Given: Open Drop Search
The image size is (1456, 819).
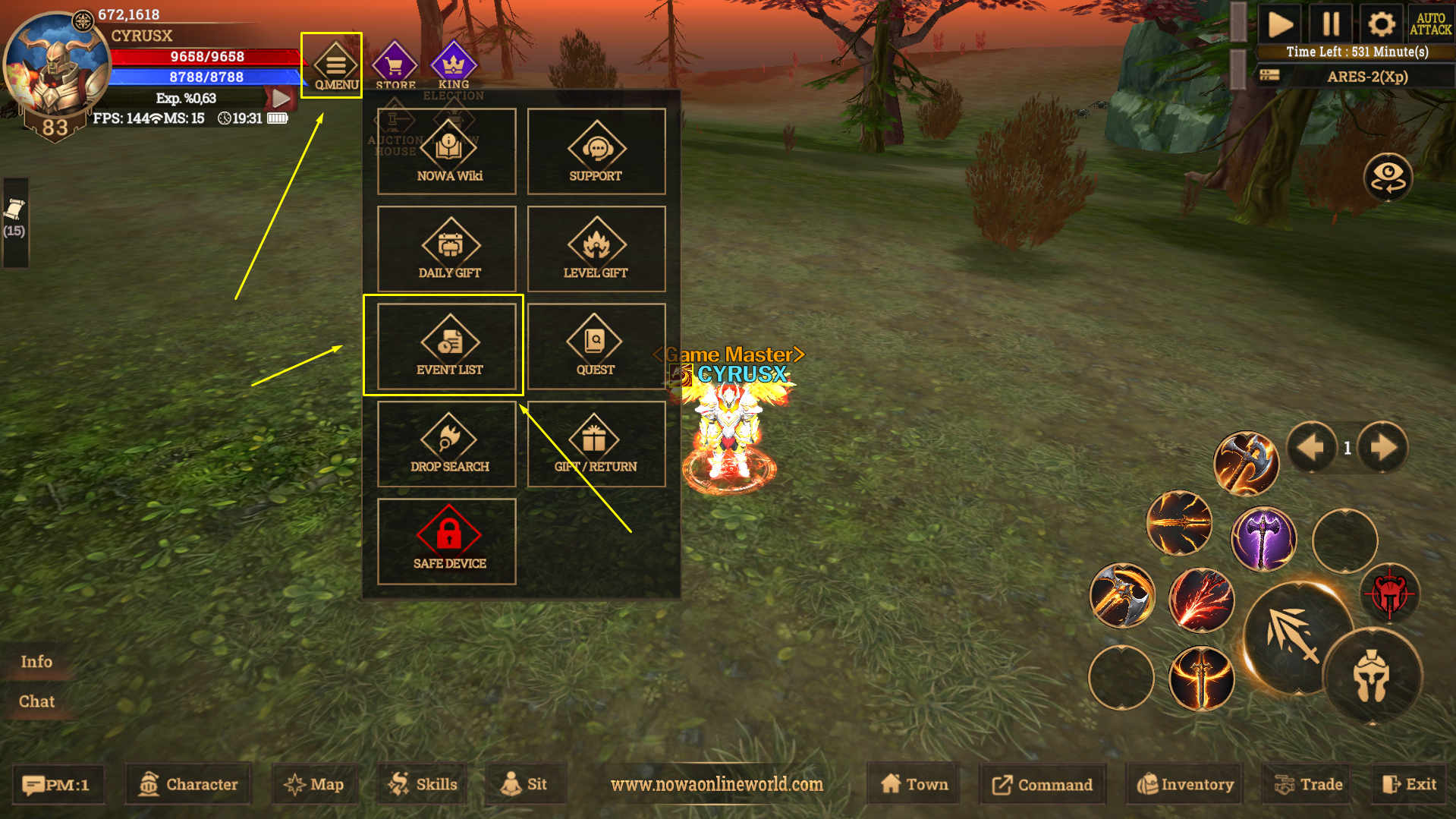Looking at the screenshot, I should pos(447,444).
